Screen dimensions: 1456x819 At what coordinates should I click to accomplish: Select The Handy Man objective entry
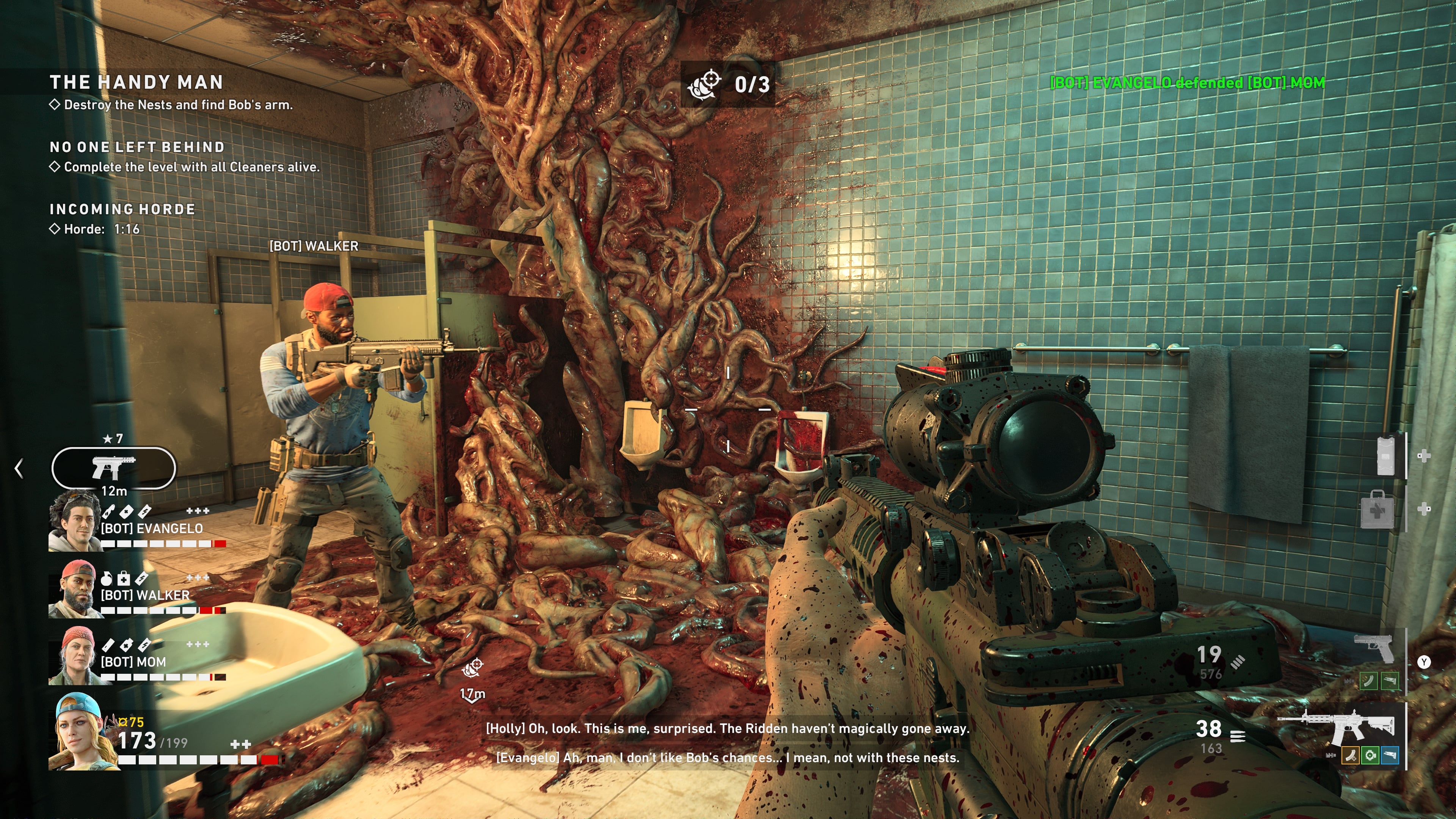coord(136,83)
